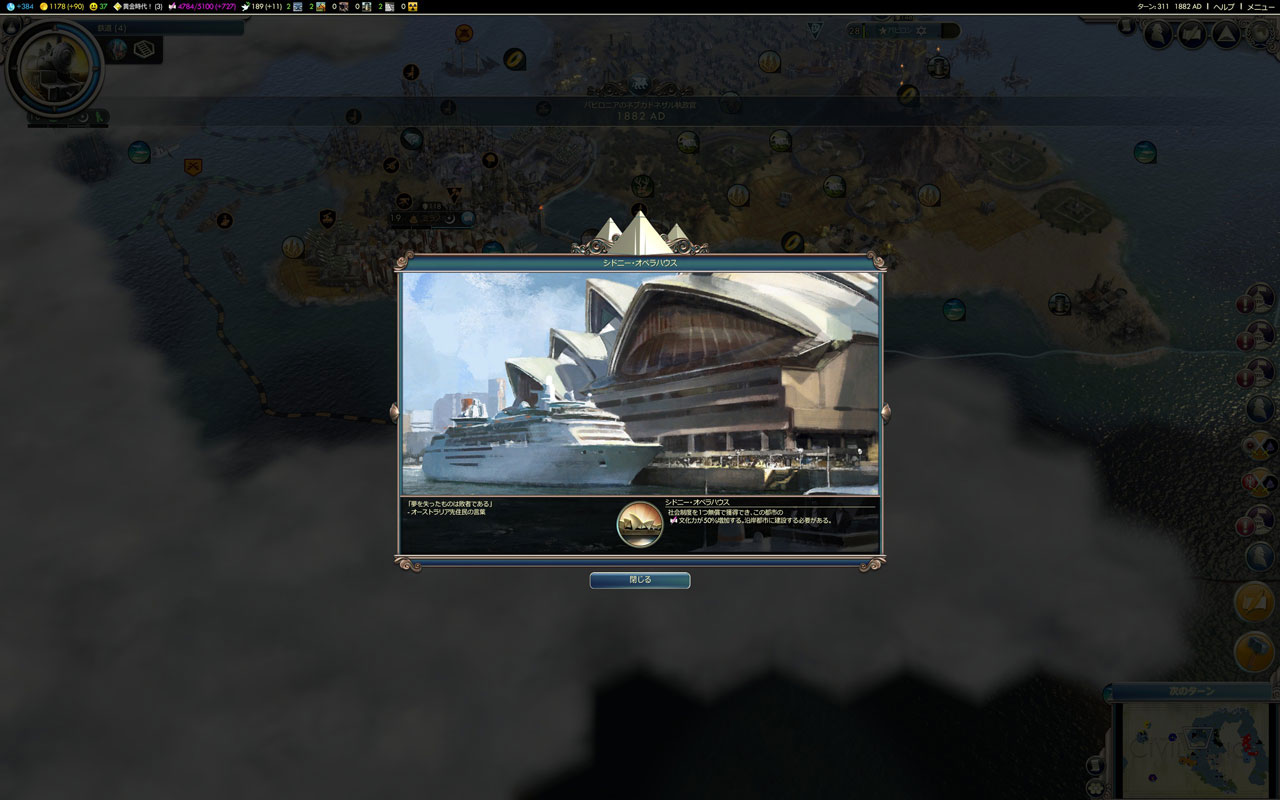Open the railroad research portrait

(x=54, y=68)
